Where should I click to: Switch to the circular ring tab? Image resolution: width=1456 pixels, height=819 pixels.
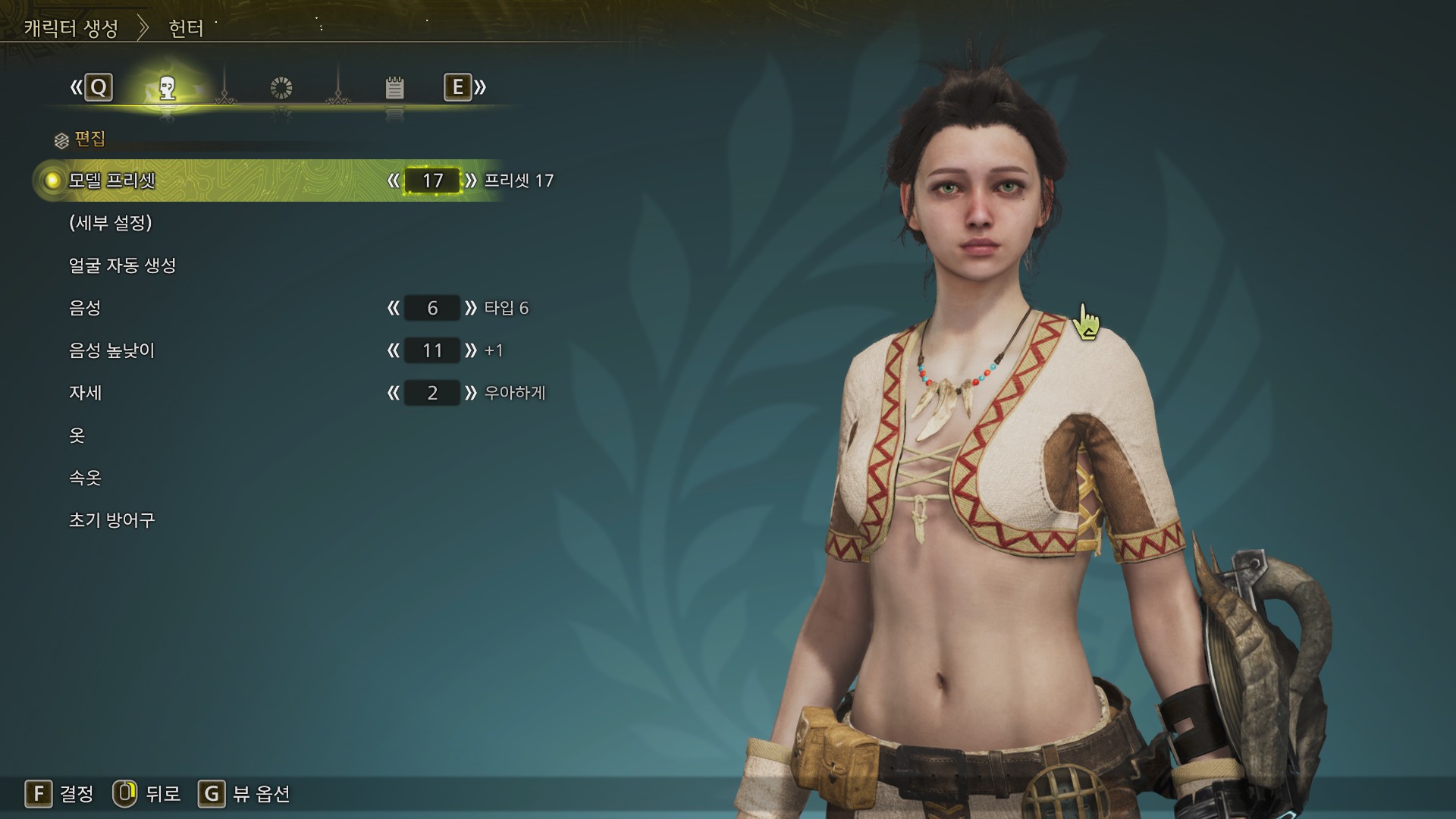[281, 88]
